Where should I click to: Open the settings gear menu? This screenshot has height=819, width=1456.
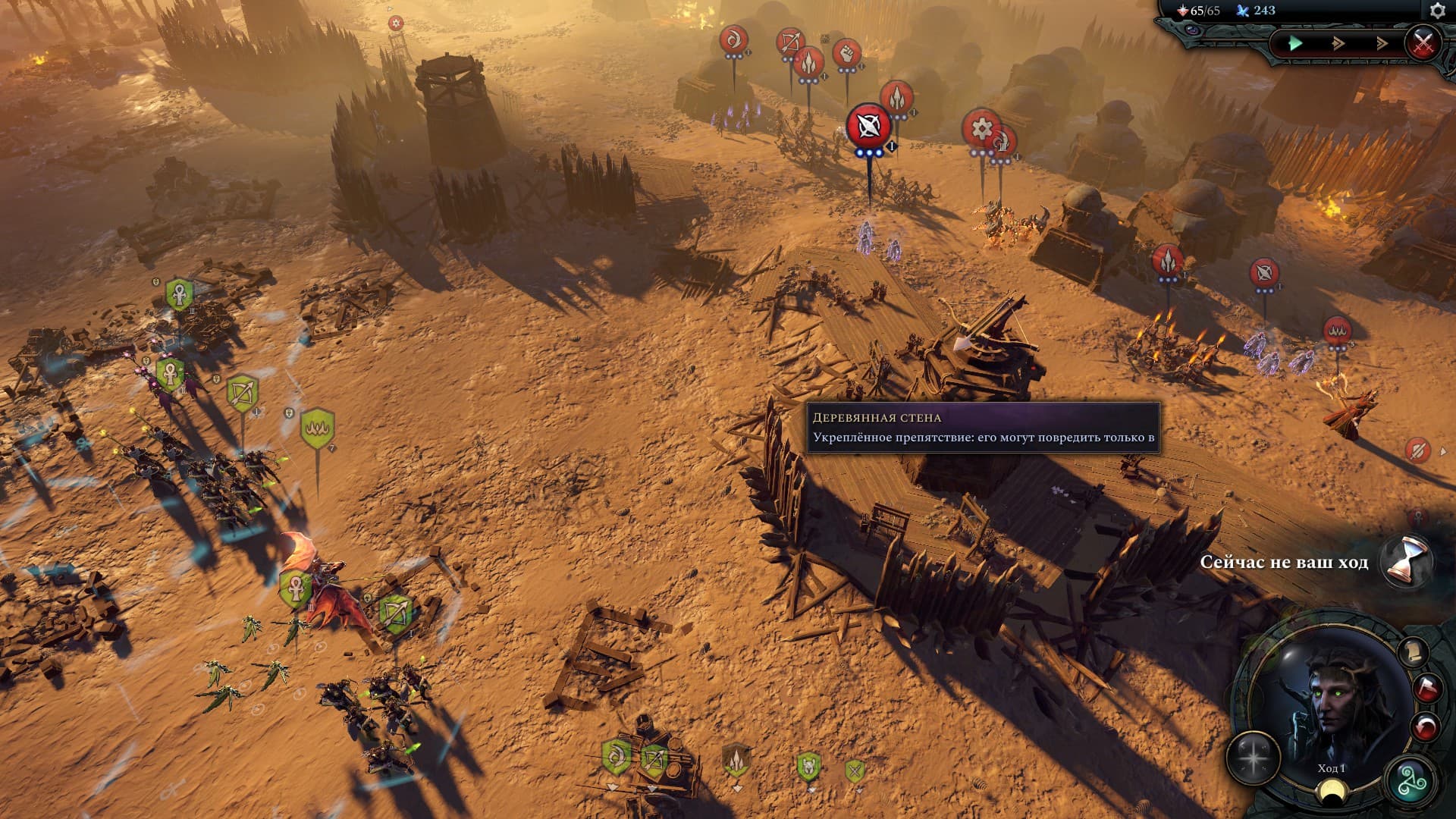[x=1437, y=11]
